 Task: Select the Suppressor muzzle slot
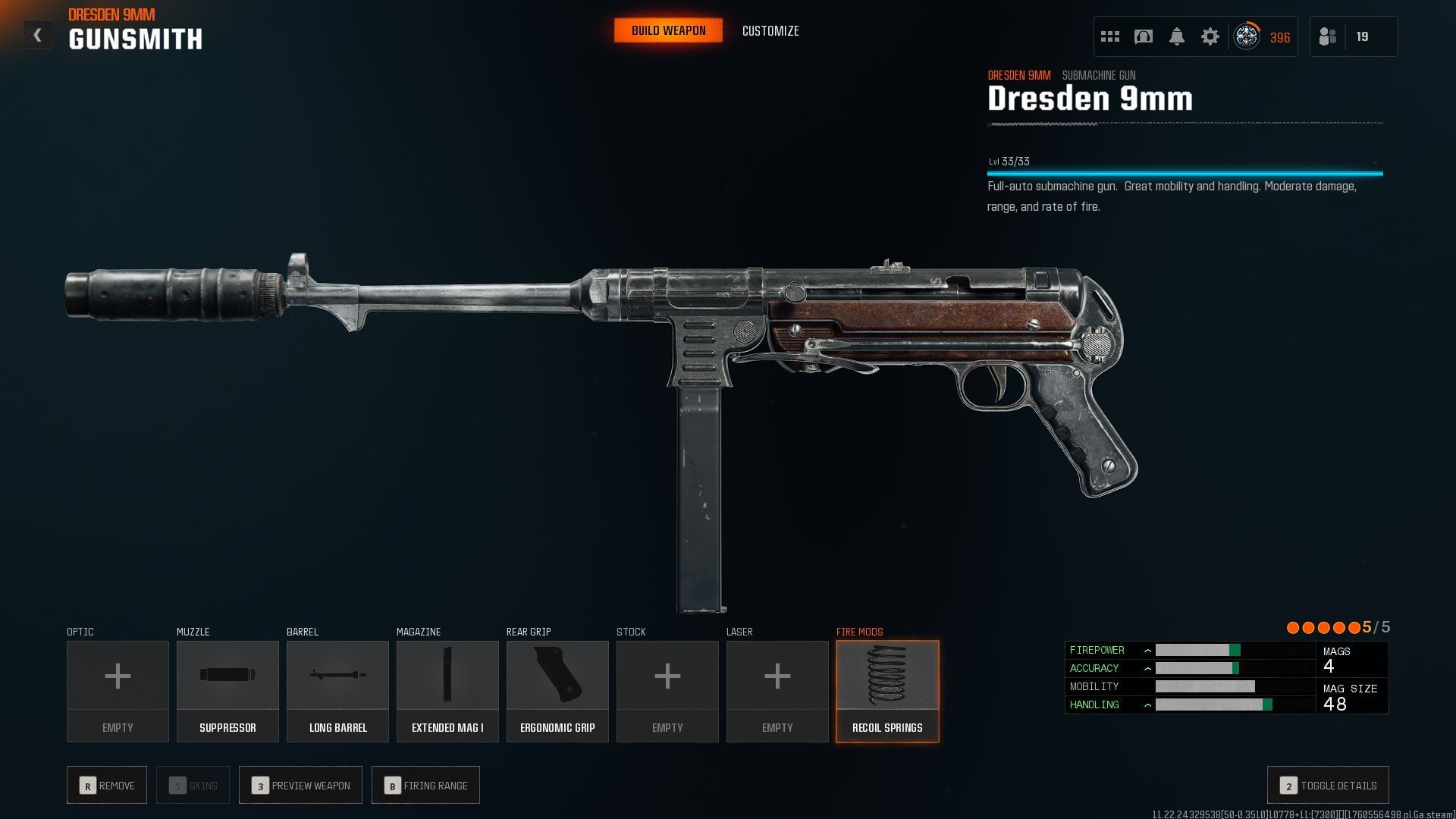(x=227, y=691)
